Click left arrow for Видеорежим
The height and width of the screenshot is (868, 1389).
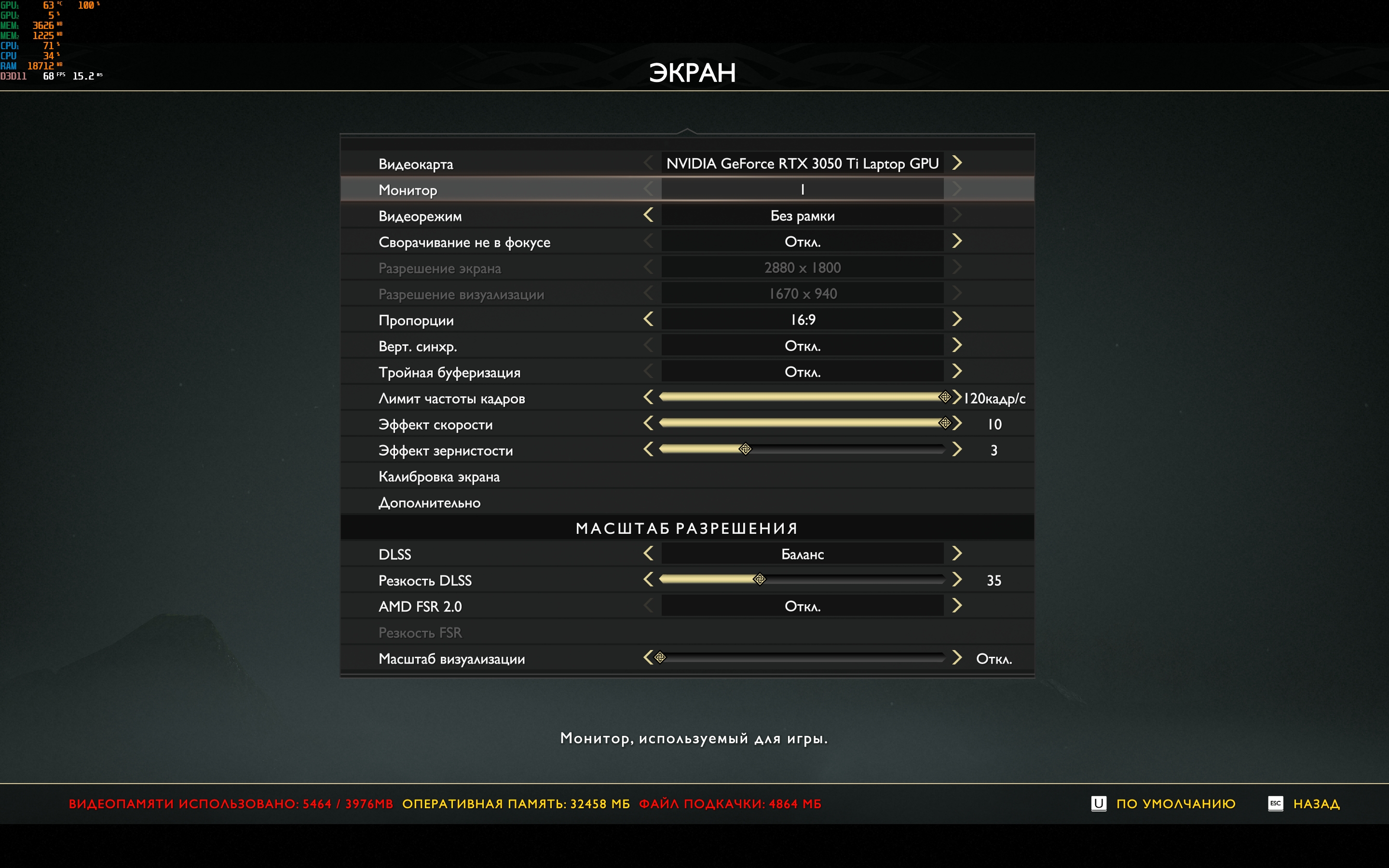coord(649,215)
